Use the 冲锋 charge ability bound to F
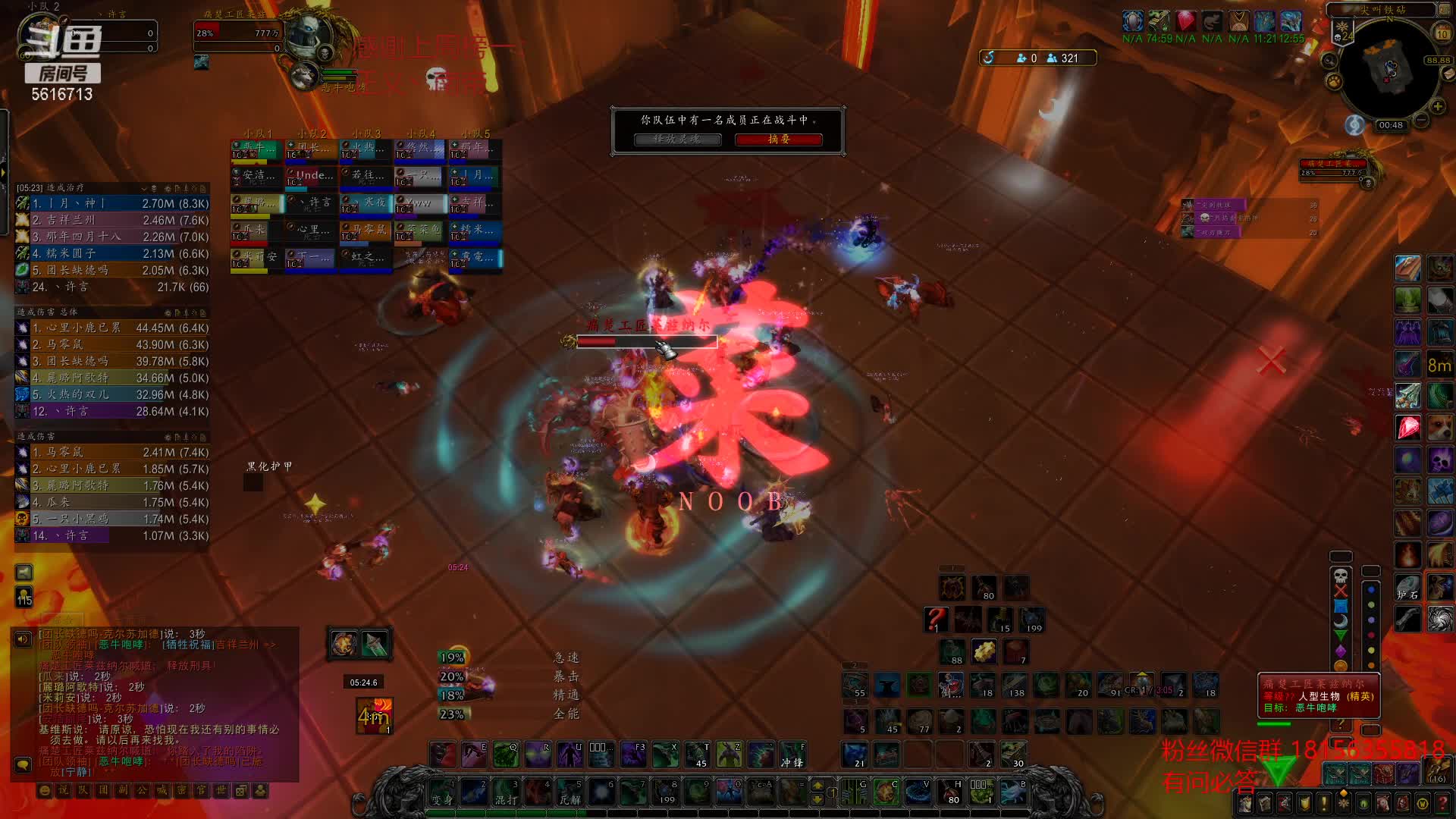This screenshot has height=819, width=1456. tap(792, 755)
